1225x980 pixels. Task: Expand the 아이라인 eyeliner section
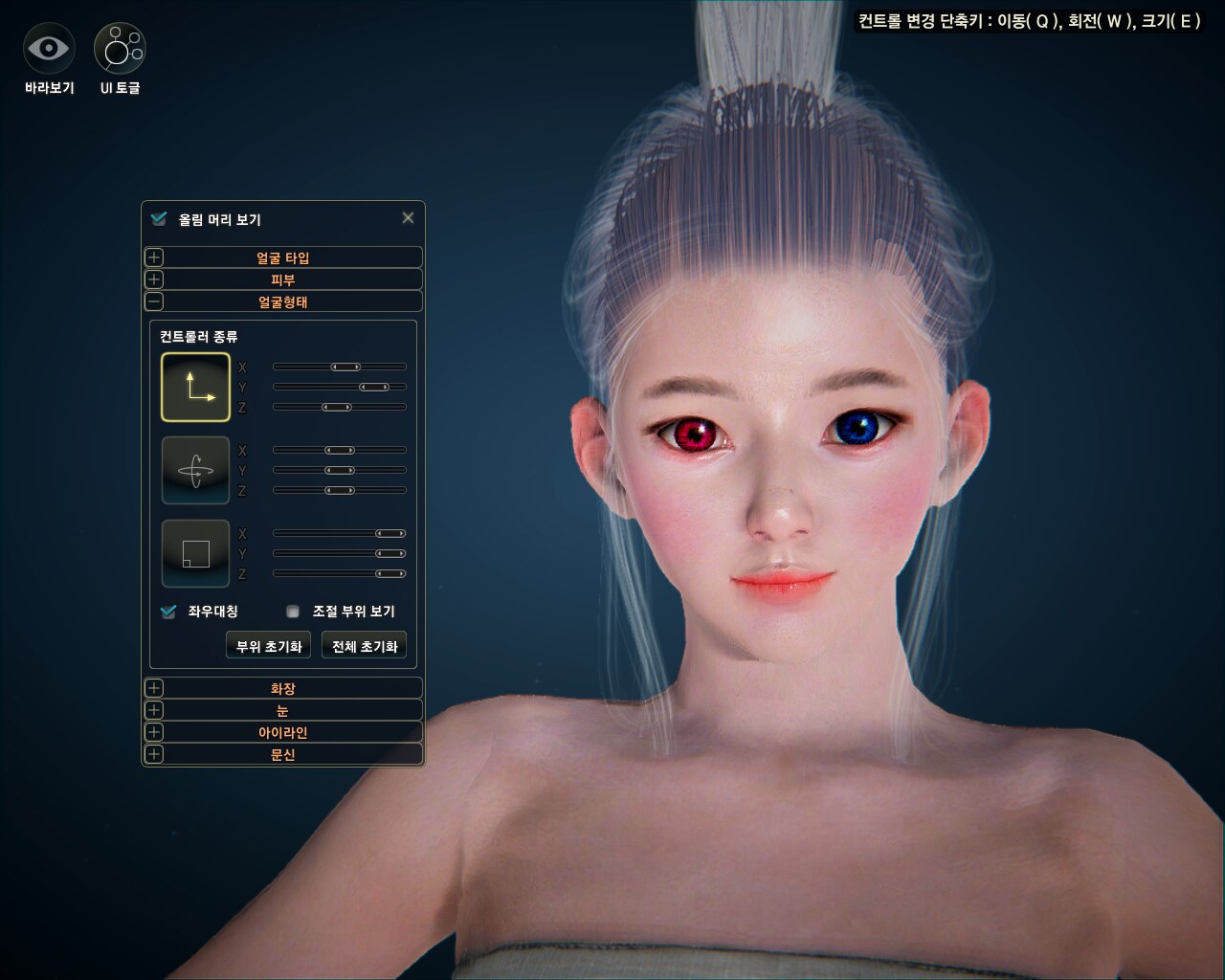click(x=154, y=732)
